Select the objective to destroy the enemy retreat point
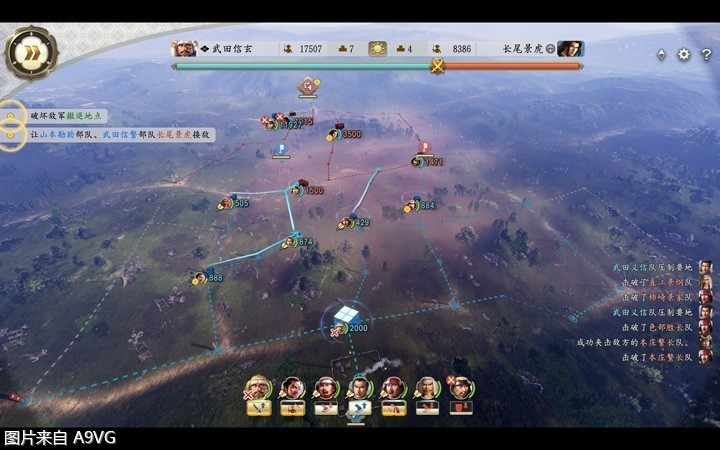 pyautogui.click(x=65, y=116)
